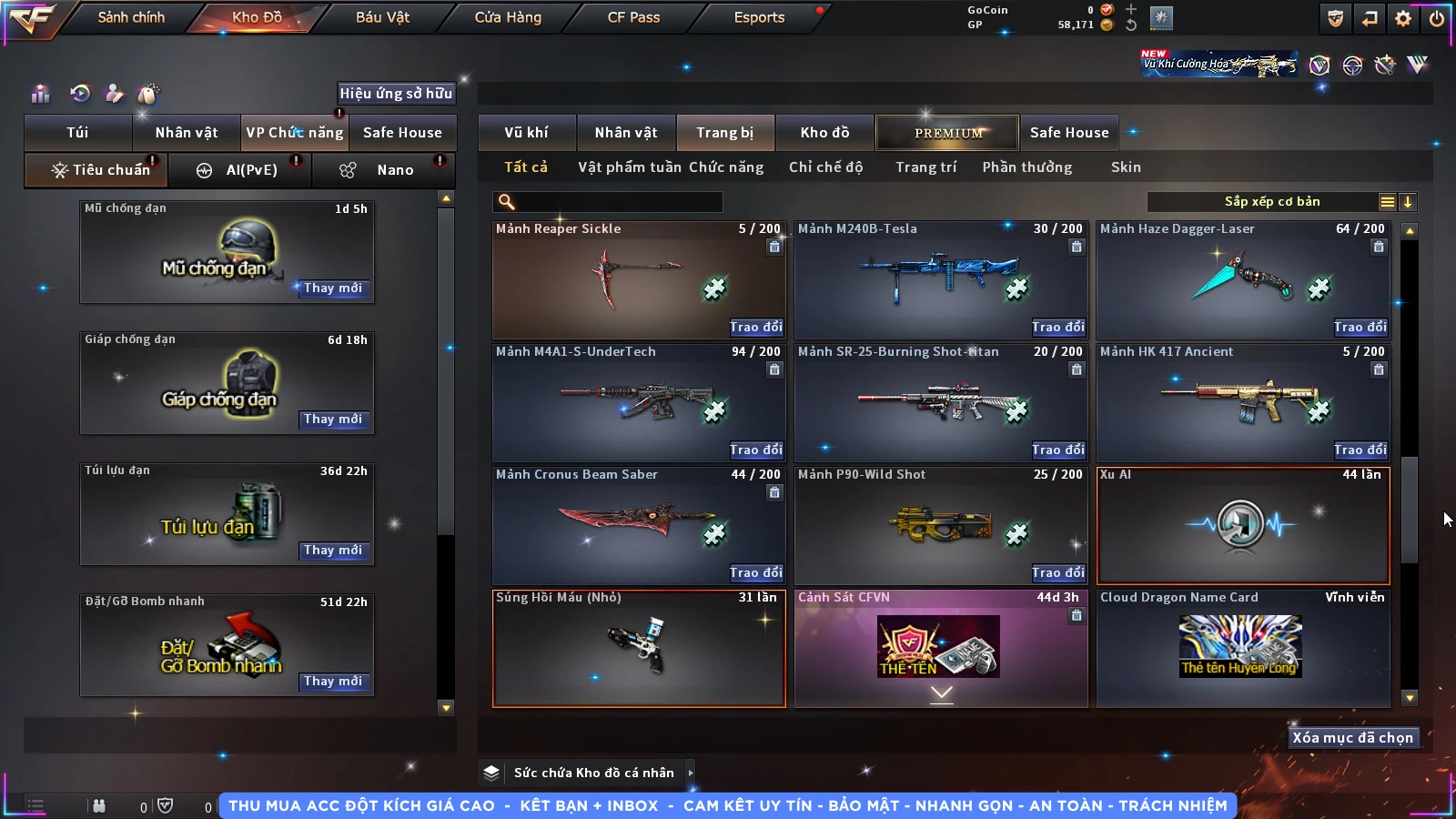
Task: Click Xóa mục đã chọn button
Action: click(x=1352, y=738)
